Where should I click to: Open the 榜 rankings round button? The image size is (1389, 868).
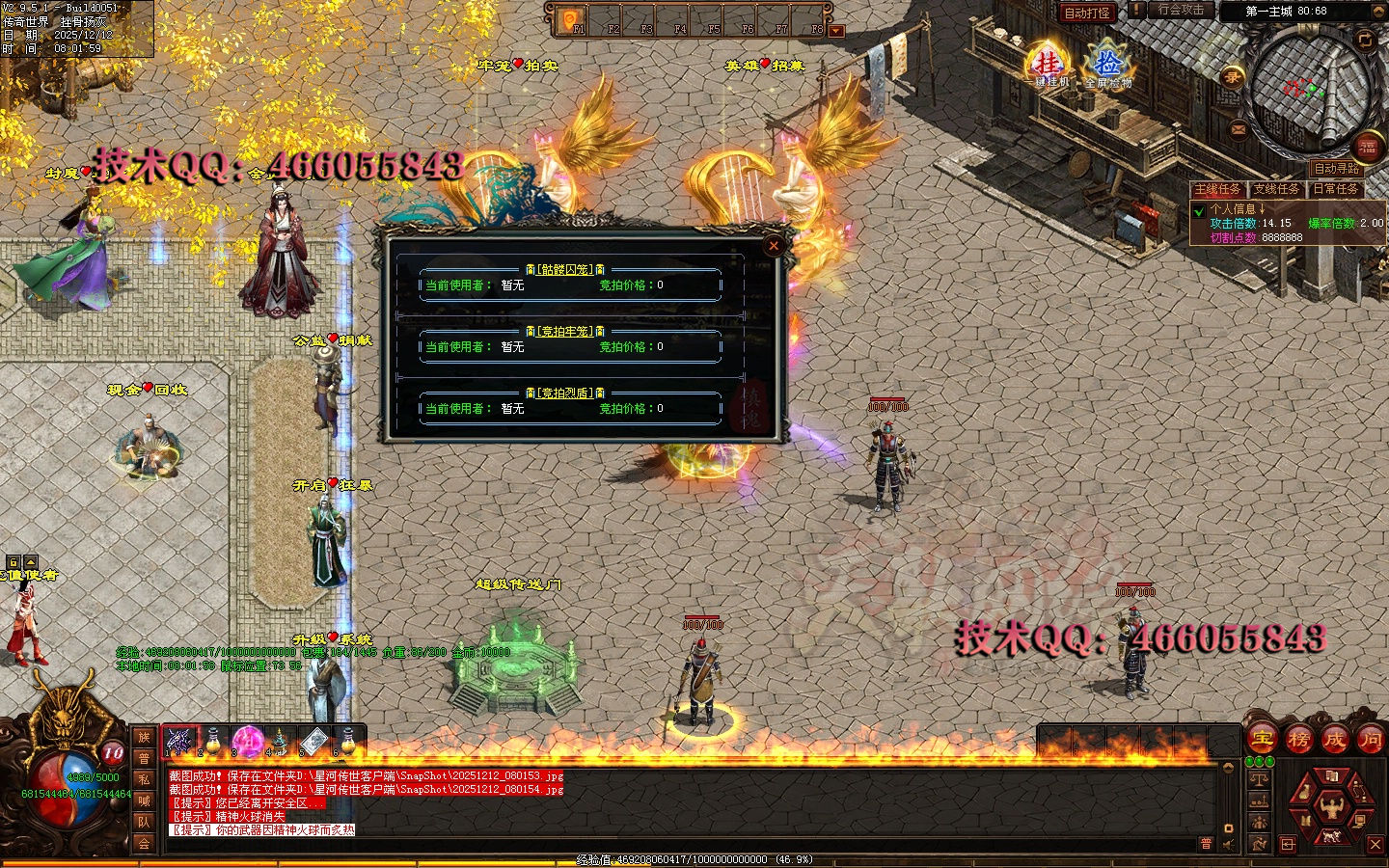tap(1298, 740)
